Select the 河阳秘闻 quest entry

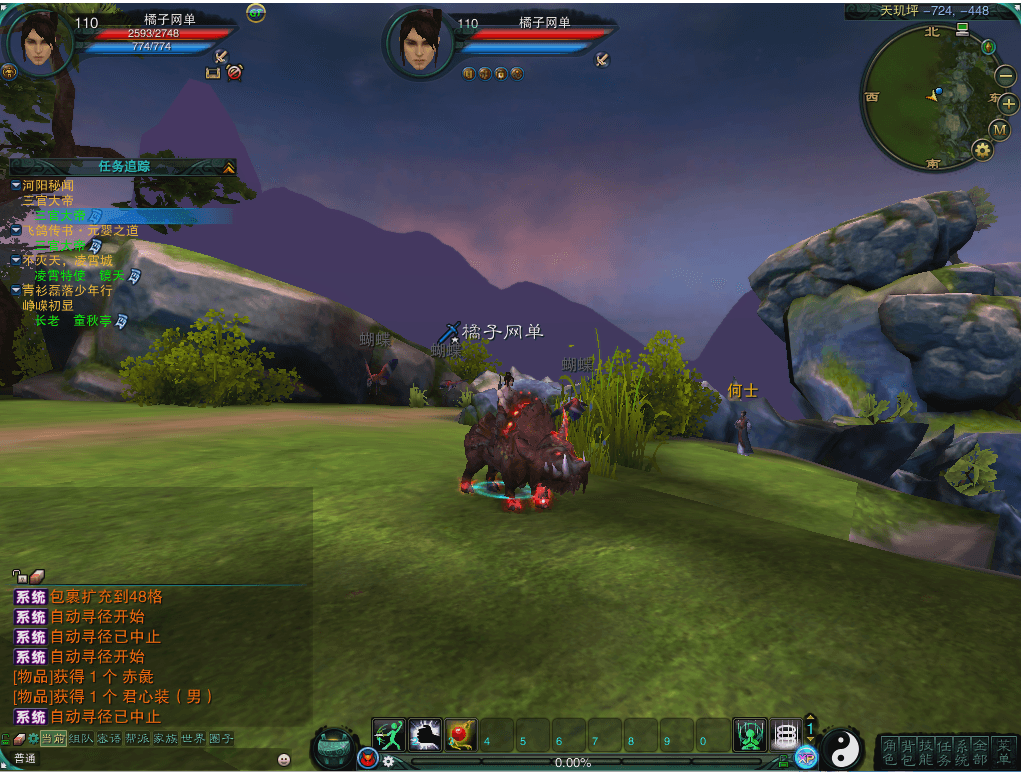[48, 185]
